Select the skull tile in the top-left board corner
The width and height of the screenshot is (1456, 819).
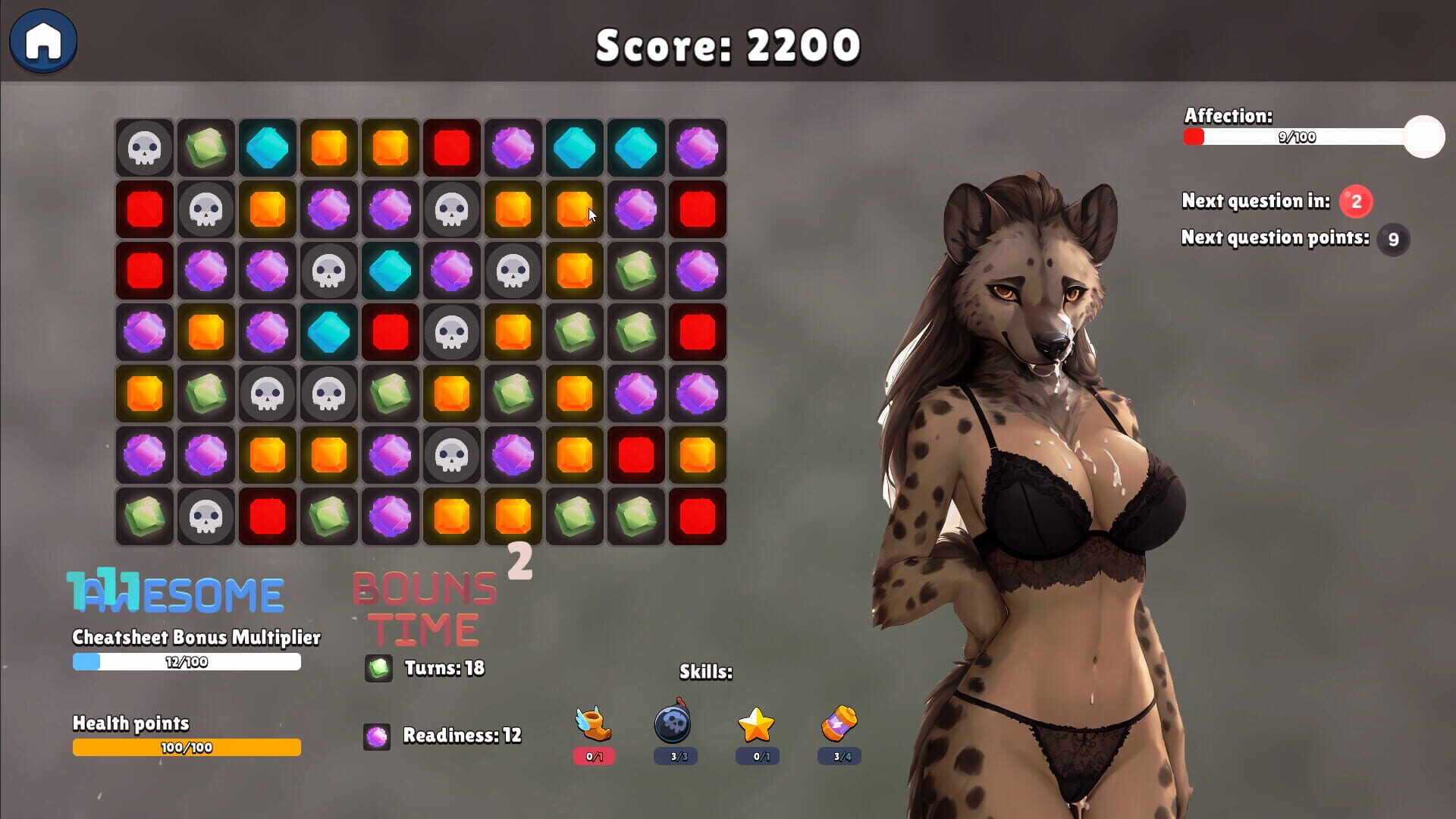pos(144,149)
